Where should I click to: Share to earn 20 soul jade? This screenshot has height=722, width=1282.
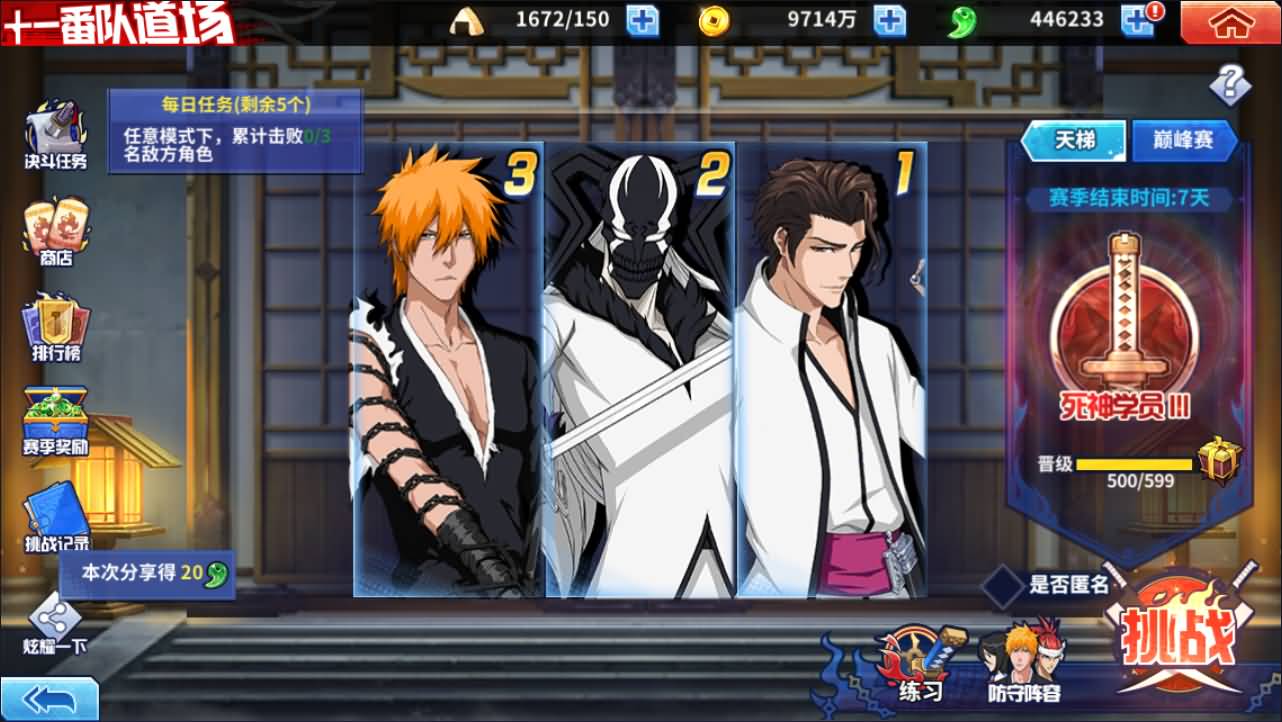[x=145, y=576]
